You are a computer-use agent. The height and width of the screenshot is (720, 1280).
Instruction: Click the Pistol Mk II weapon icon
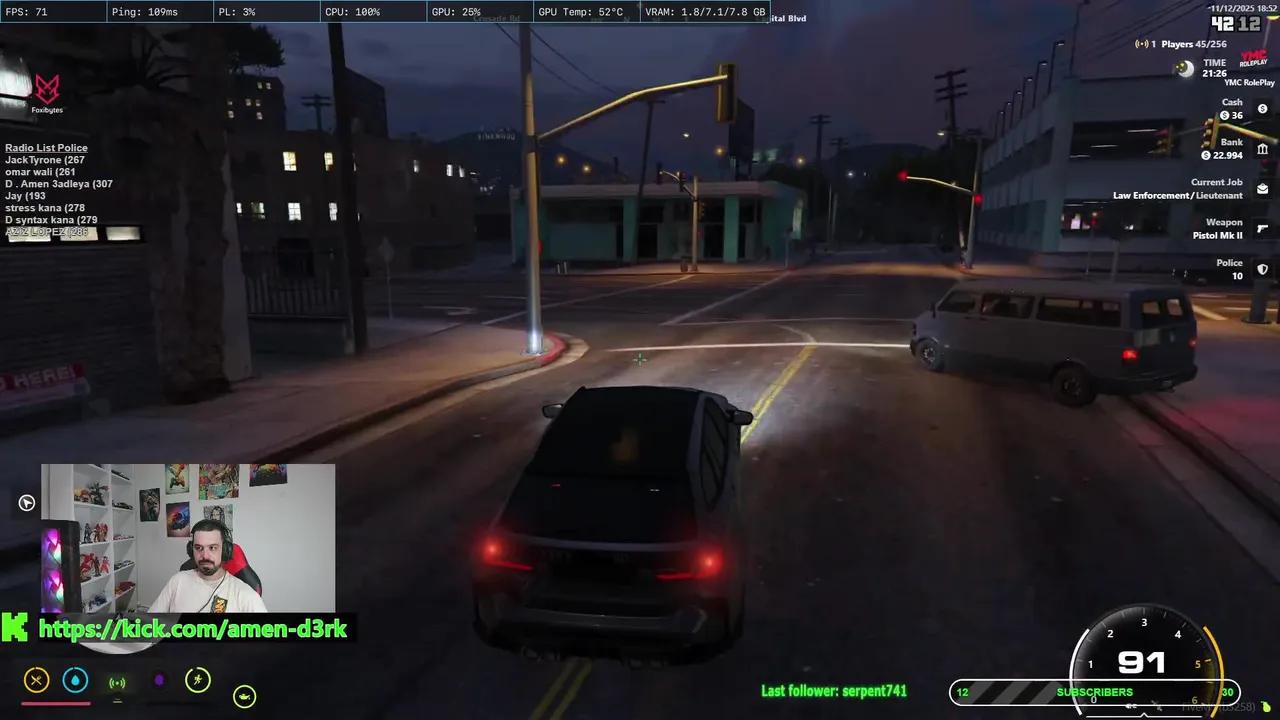tap(1263, 230)
